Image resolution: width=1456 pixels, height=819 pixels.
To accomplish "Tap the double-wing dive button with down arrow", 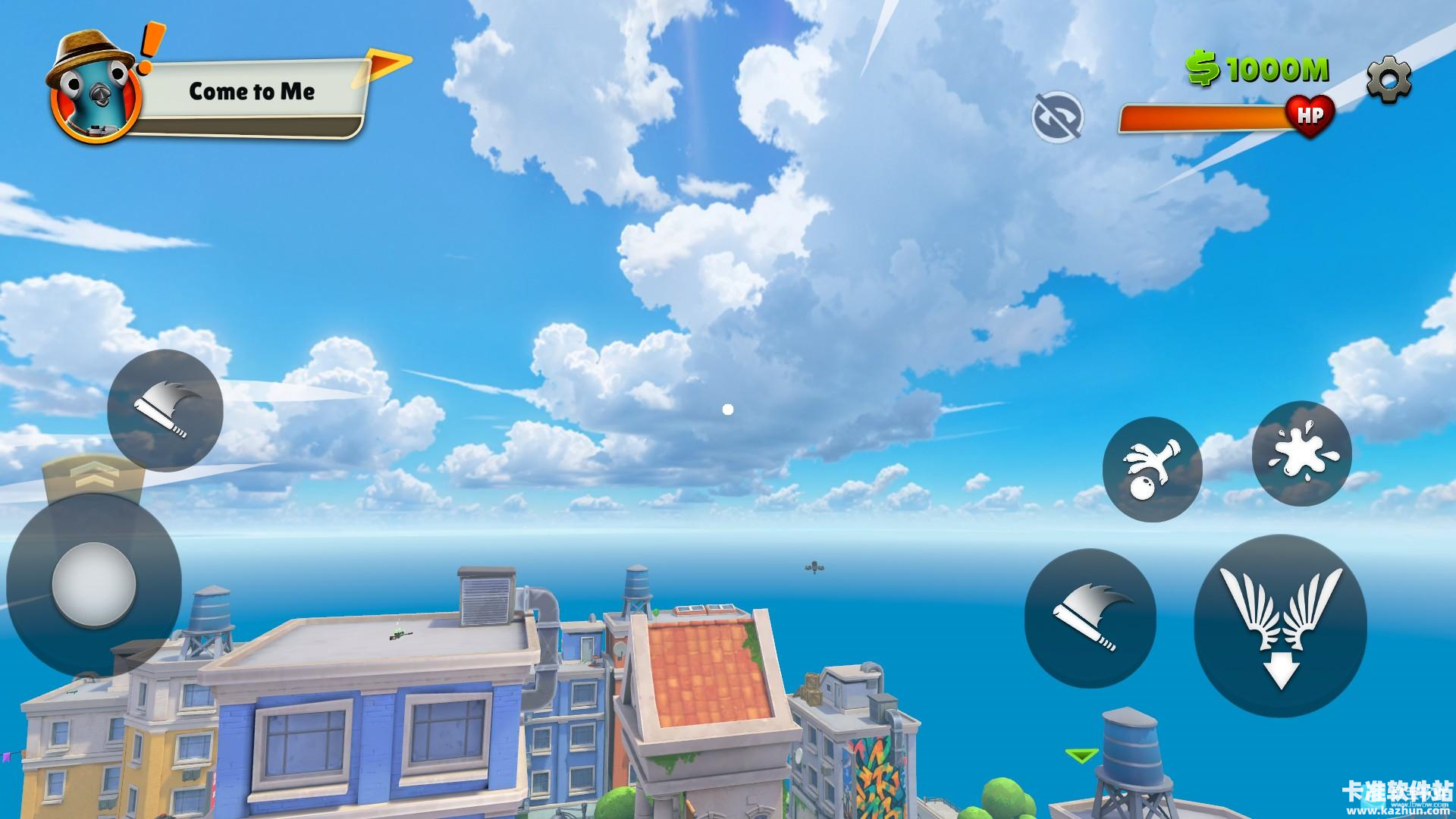I will tap(1280, 626).
